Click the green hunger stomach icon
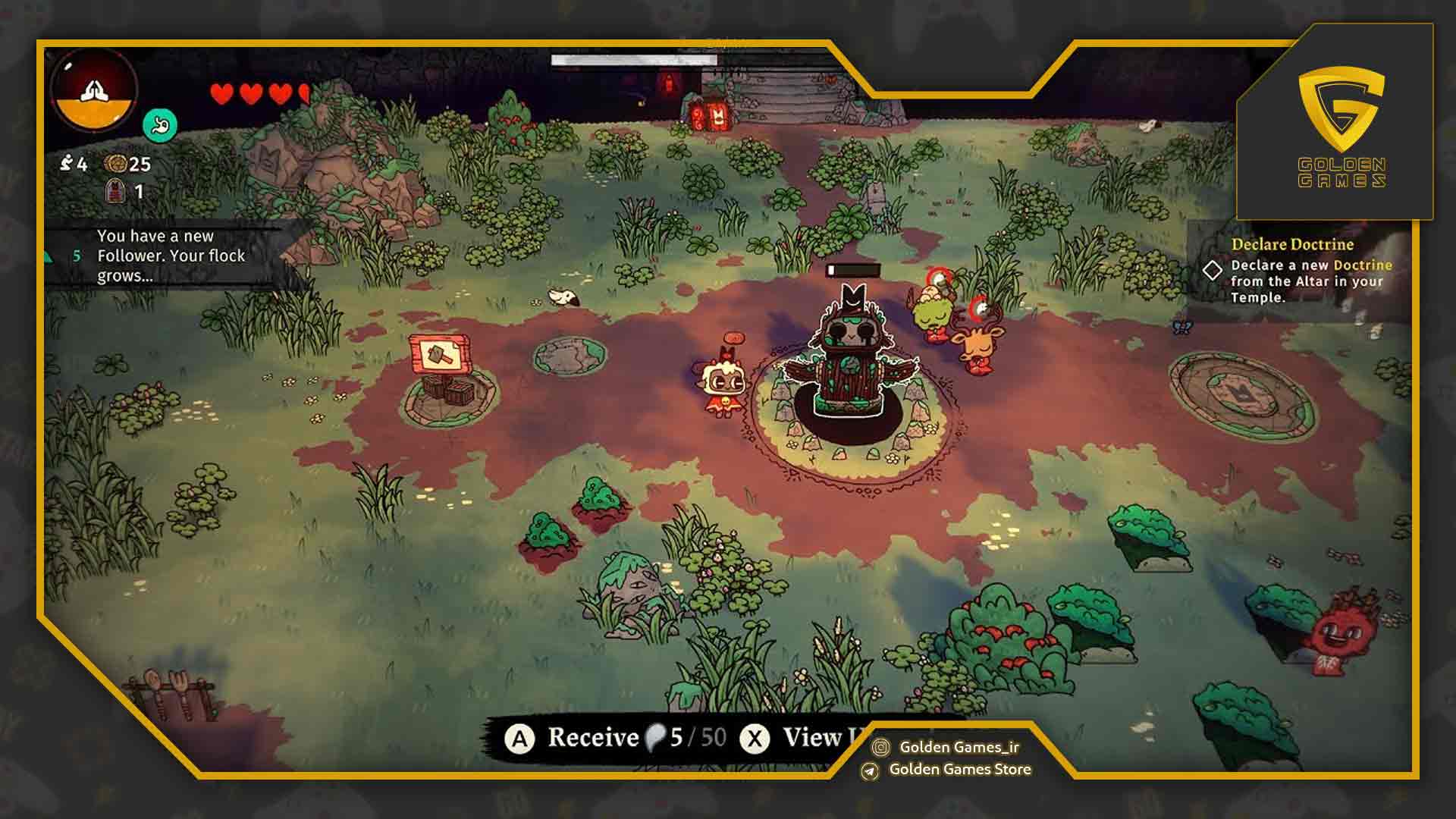Image resolution: width=1456 pixels, height=819 pixels. click(x=160, y=125)
